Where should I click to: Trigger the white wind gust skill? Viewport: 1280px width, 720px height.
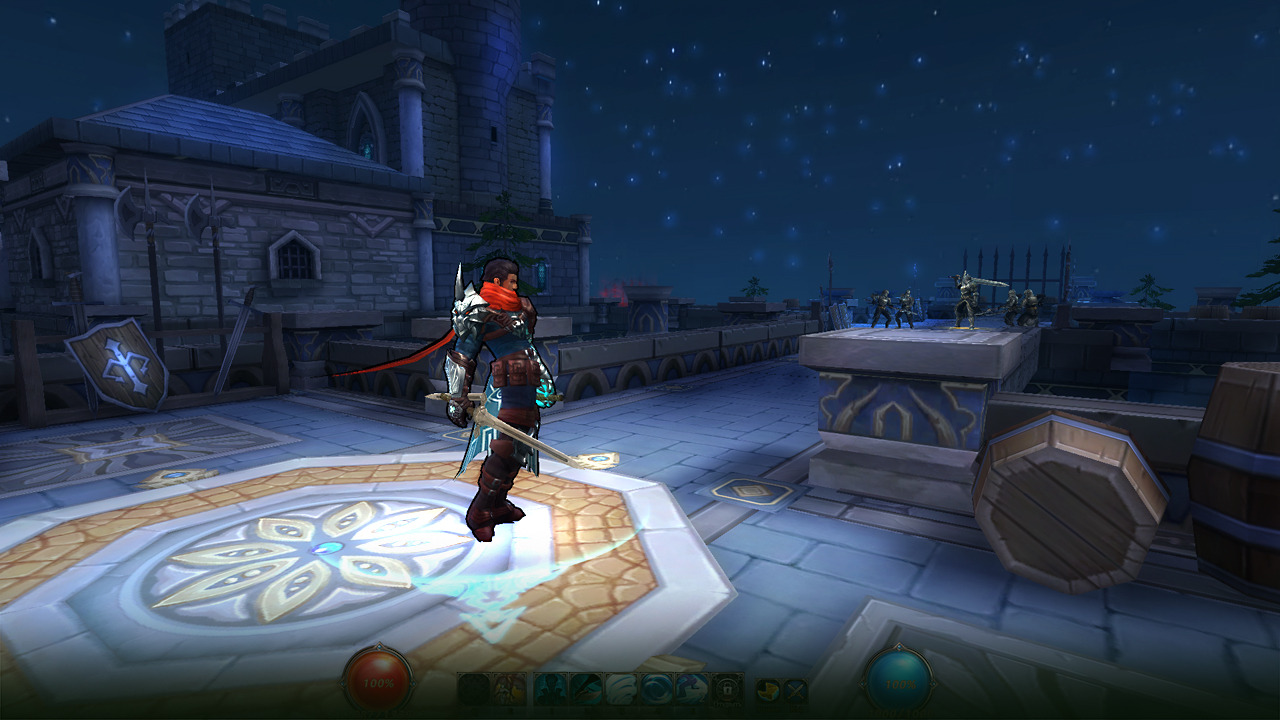pos(621,689)
